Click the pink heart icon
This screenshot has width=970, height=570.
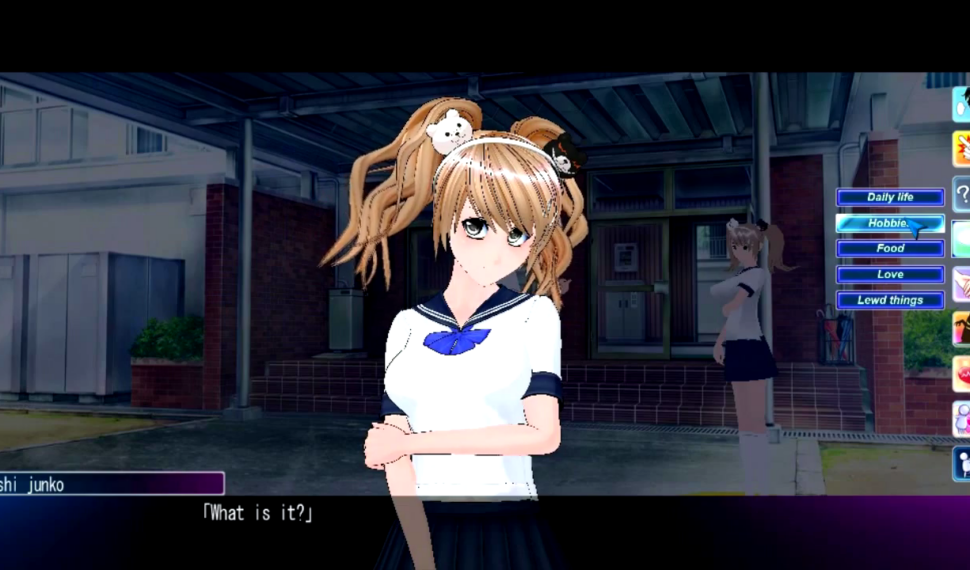[x=961, y=374]
